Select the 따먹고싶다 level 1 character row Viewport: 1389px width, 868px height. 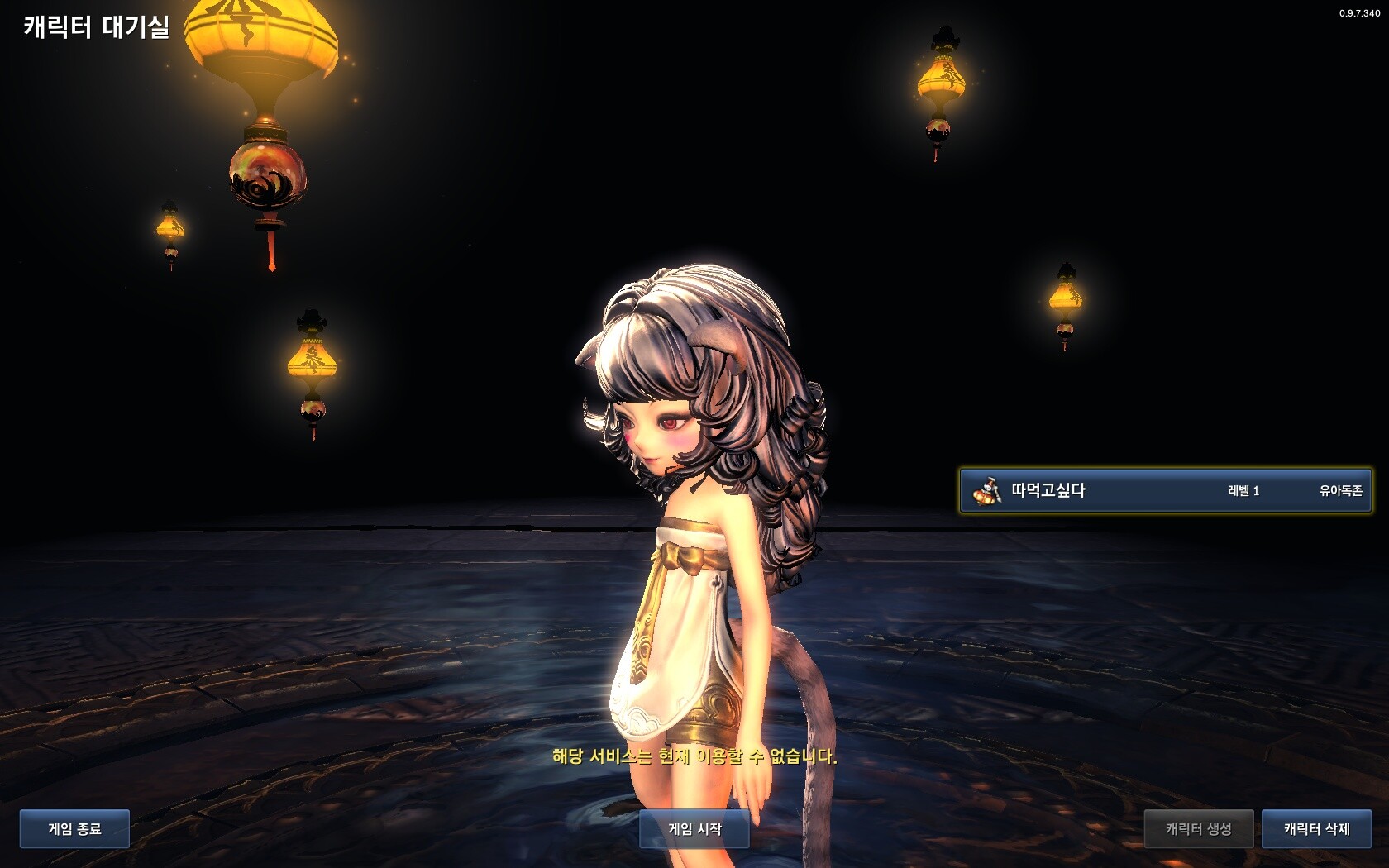[x=1165, y=490]
